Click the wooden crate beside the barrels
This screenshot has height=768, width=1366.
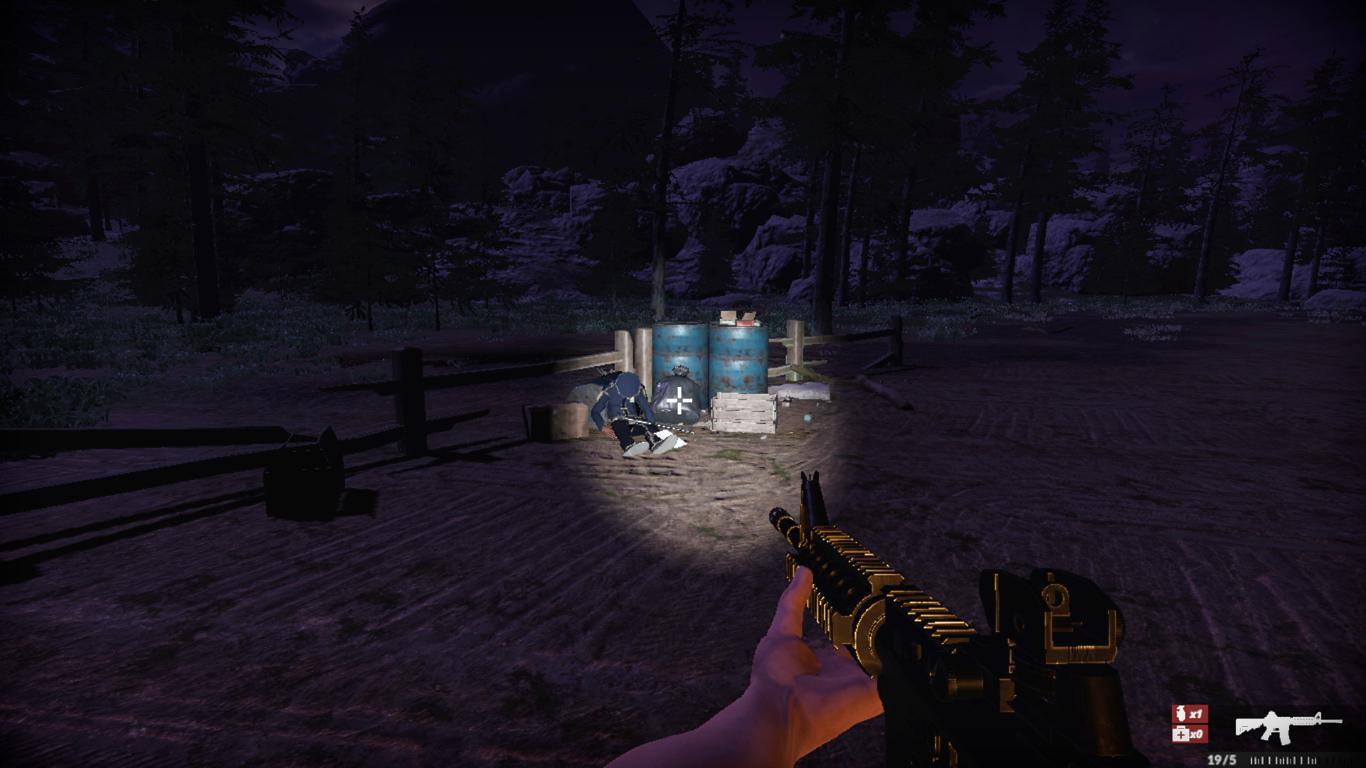743,414
